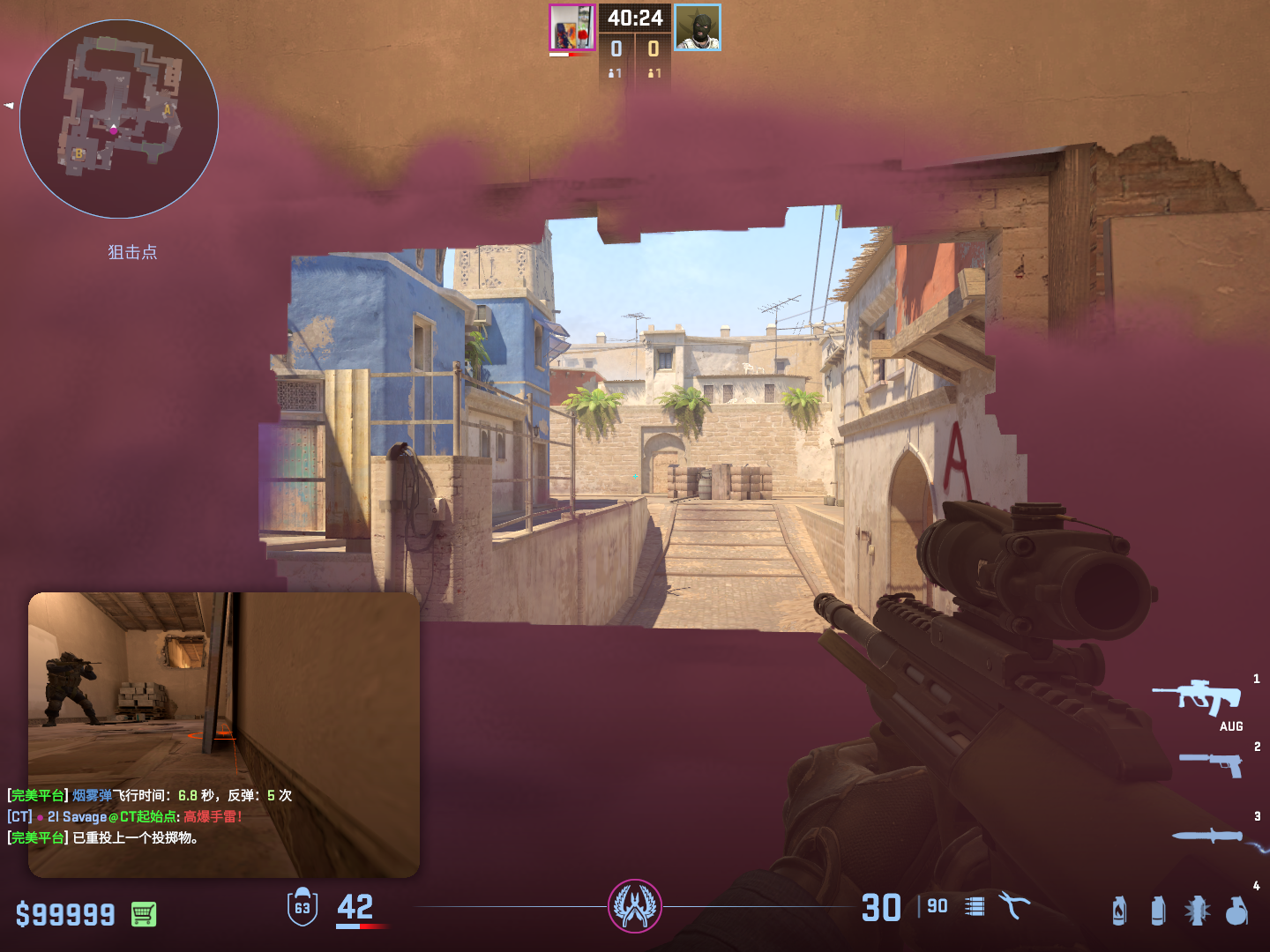
Task: Click the 2l Savage chat message
Action: click(x=125, y=817)
